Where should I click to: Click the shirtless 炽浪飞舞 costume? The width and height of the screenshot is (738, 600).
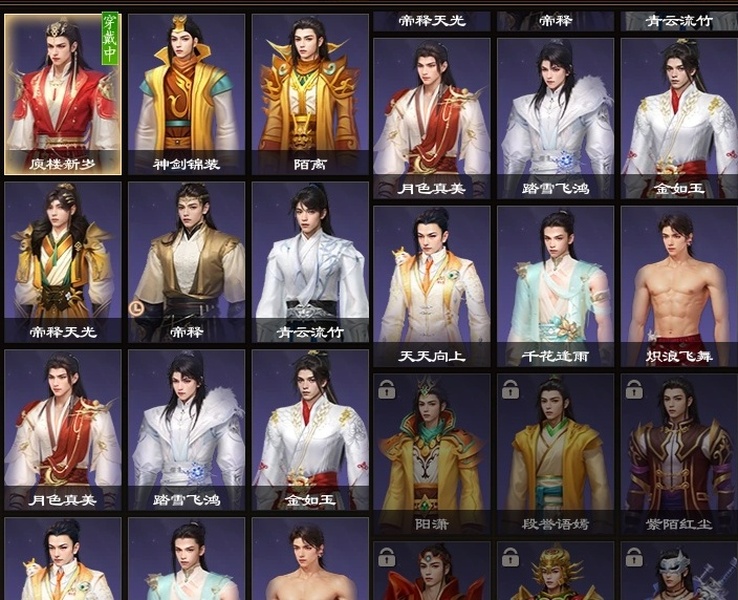(679, 285)
